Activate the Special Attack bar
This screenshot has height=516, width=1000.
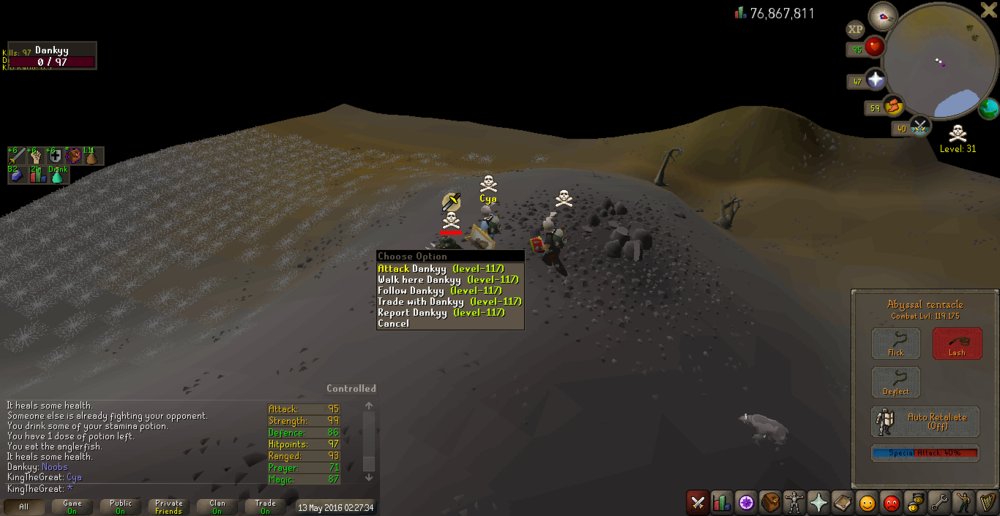coord(924,453)
